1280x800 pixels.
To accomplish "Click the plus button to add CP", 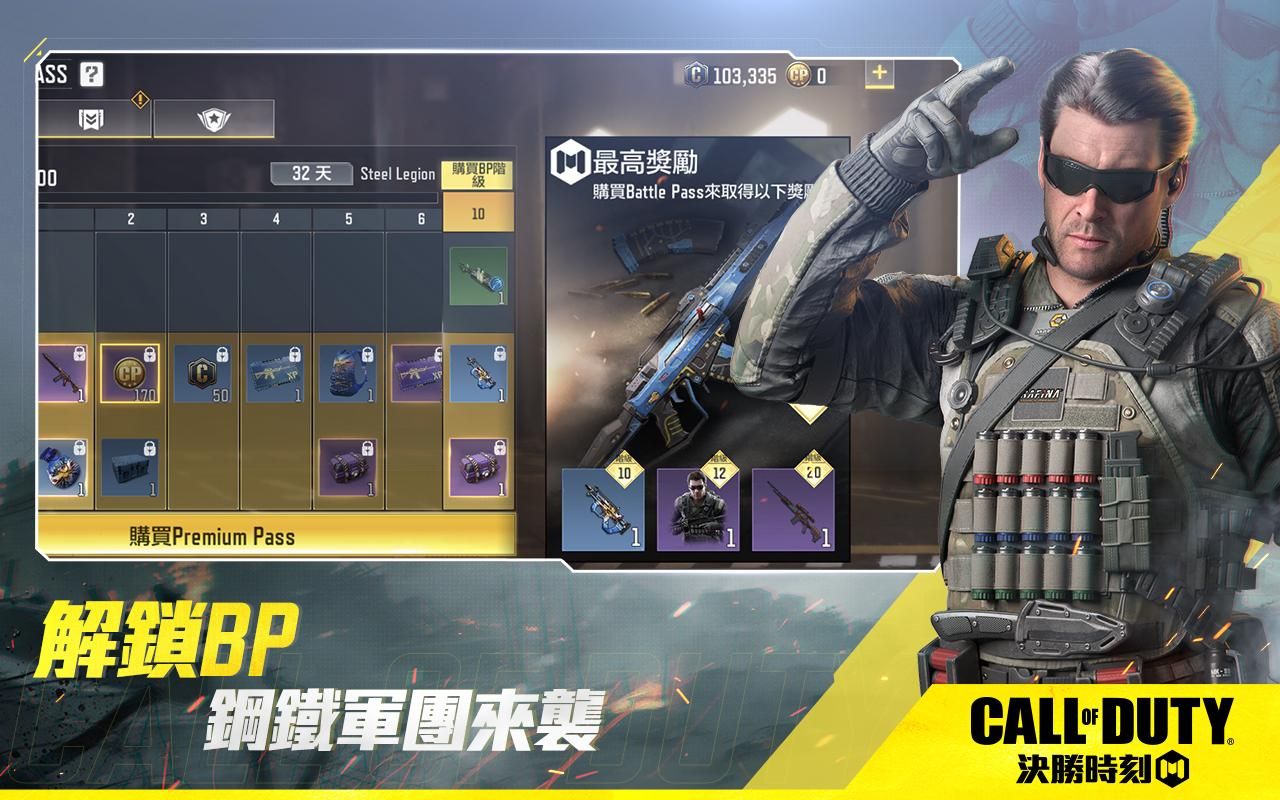I will (878, 72).
